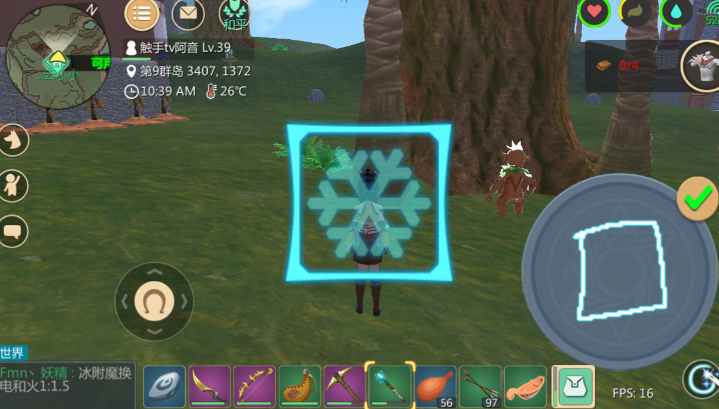Select the golden curved blade slot
The width and height of the screenshot is (719, 409).
[x=209, y=385]
